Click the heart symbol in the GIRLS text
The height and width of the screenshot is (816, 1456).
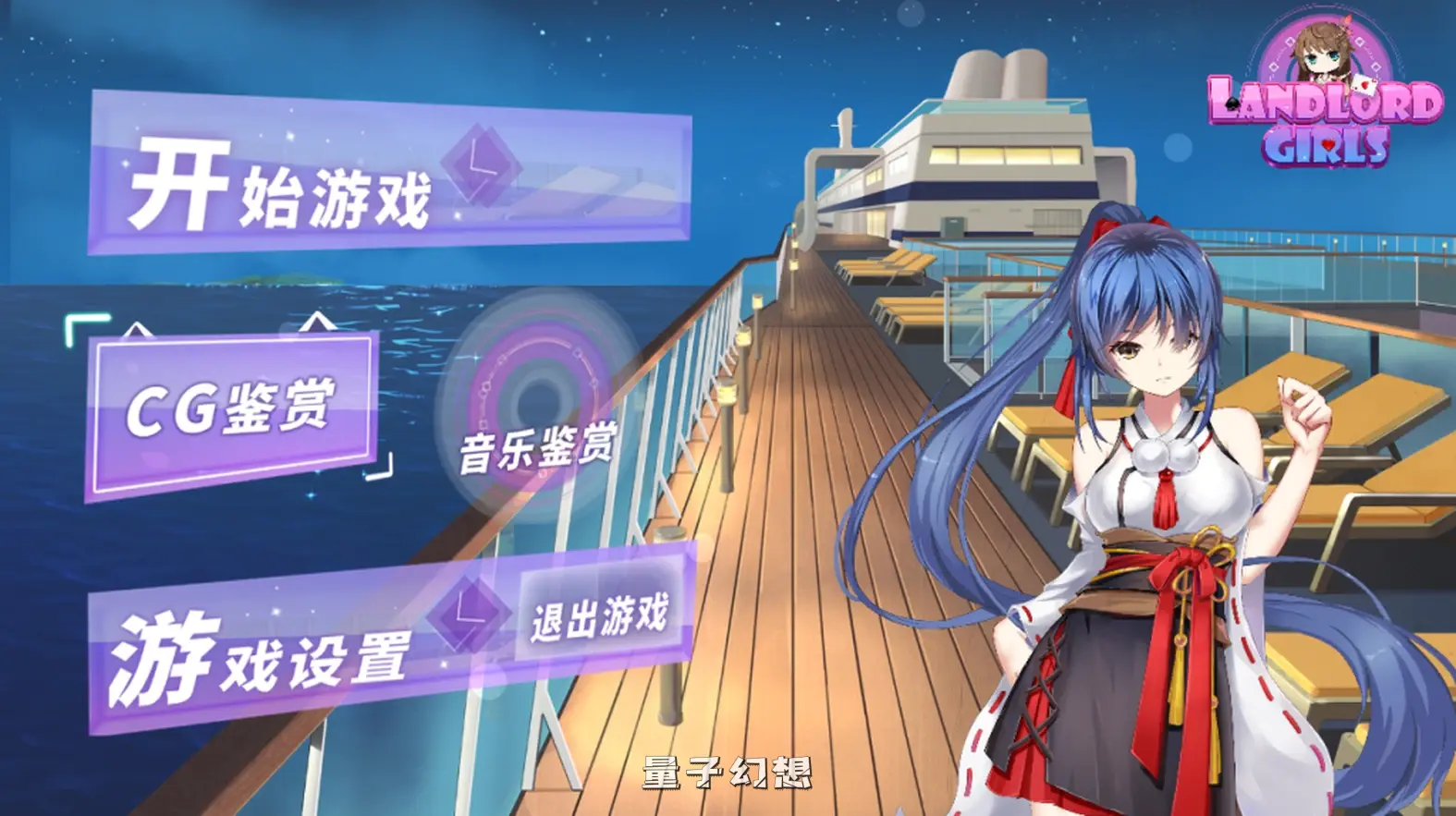tap(1328, 144)
